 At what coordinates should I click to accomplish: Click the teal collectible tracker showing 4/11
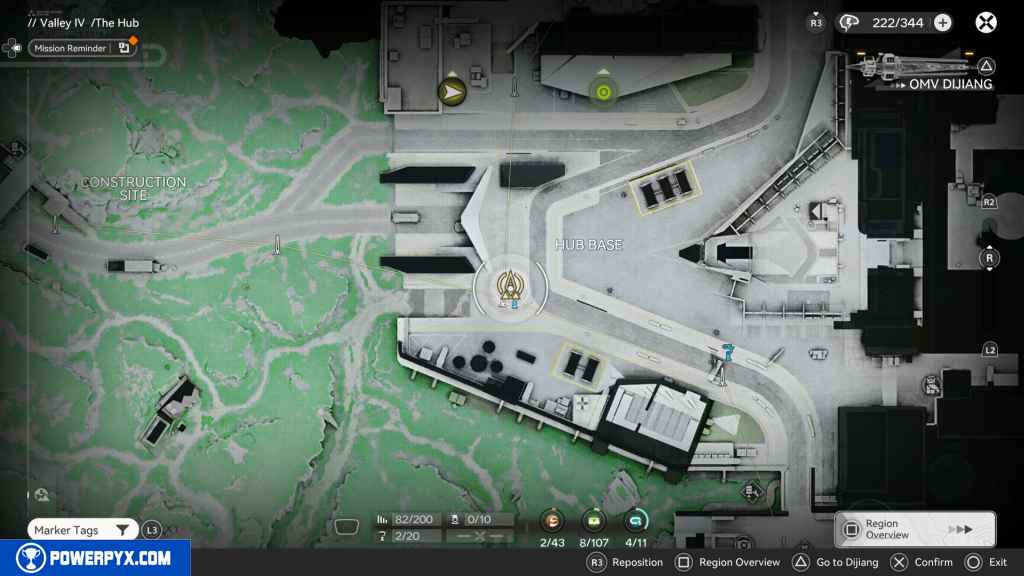pos(636,521)
